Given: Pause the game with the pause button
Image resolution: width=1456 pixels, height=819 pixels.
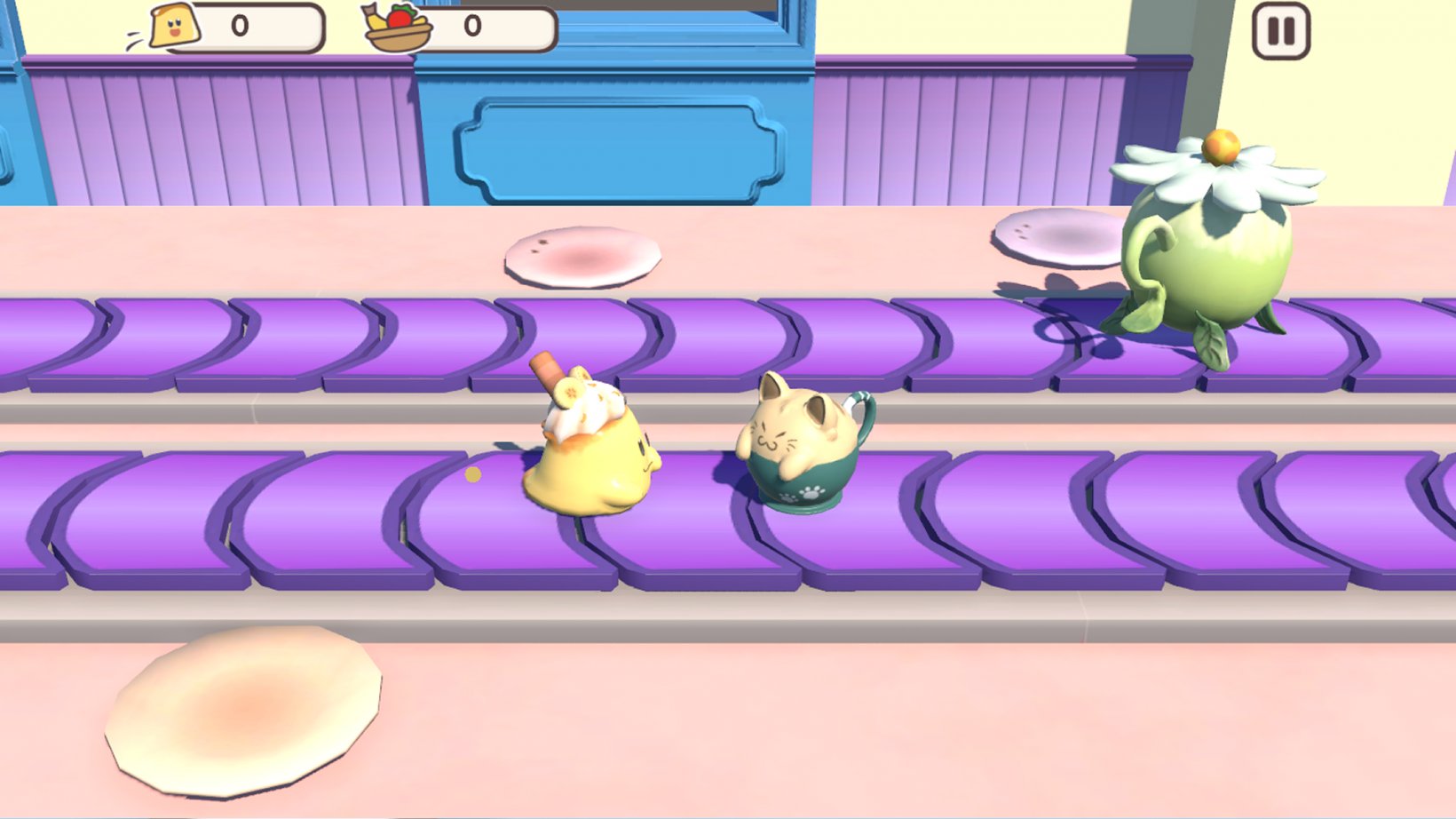Looking at the screenshot, I should (x=1280, y=32).
